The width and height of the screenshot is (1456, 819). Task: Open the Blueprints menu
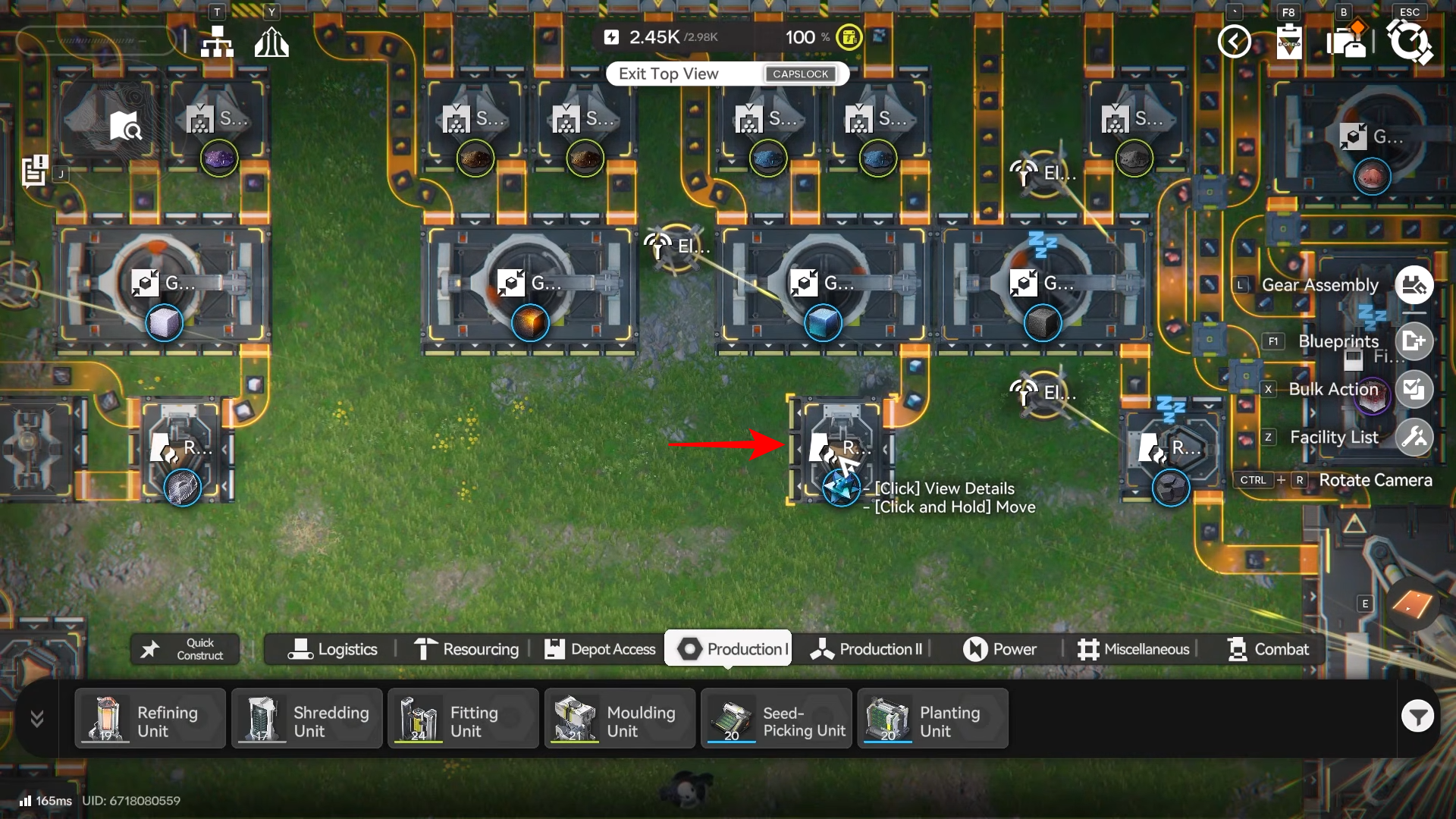point(1414,341)
